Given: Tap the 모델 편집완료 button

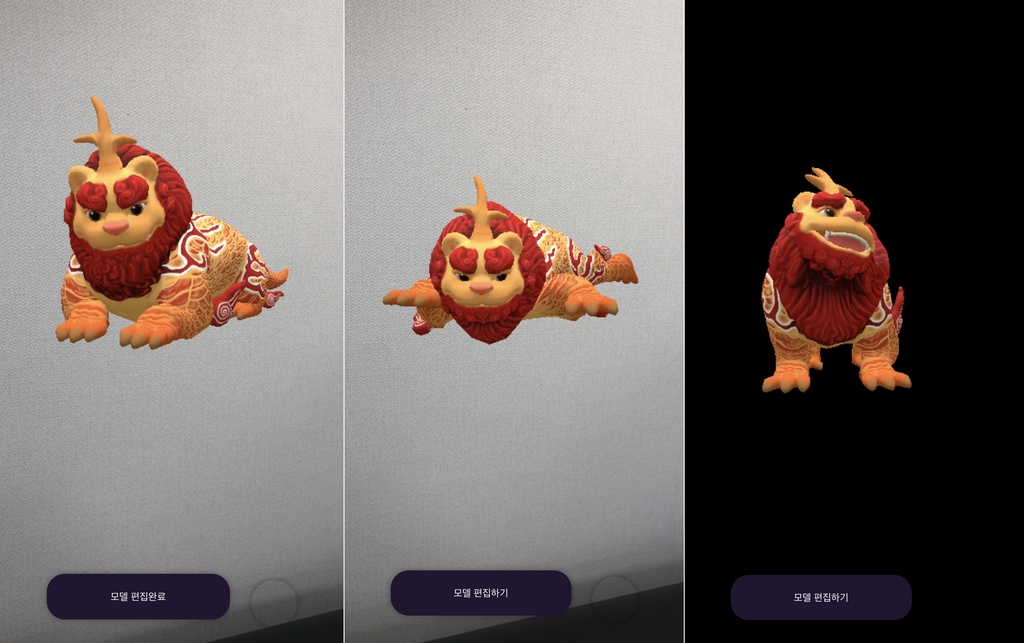Looking at the screenshot, I should 138,596.
